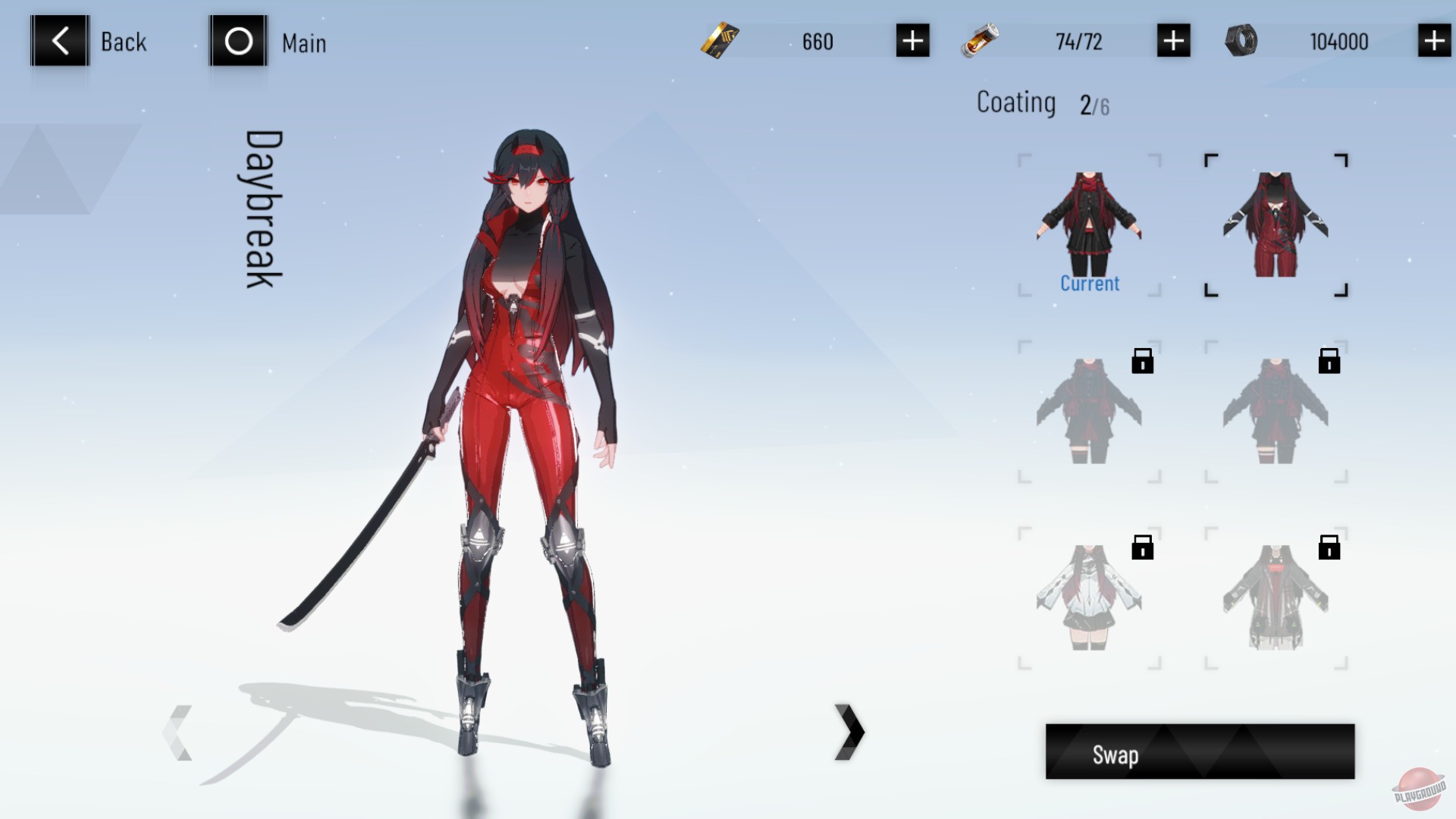Open the serum refill plus icon

1173,42
